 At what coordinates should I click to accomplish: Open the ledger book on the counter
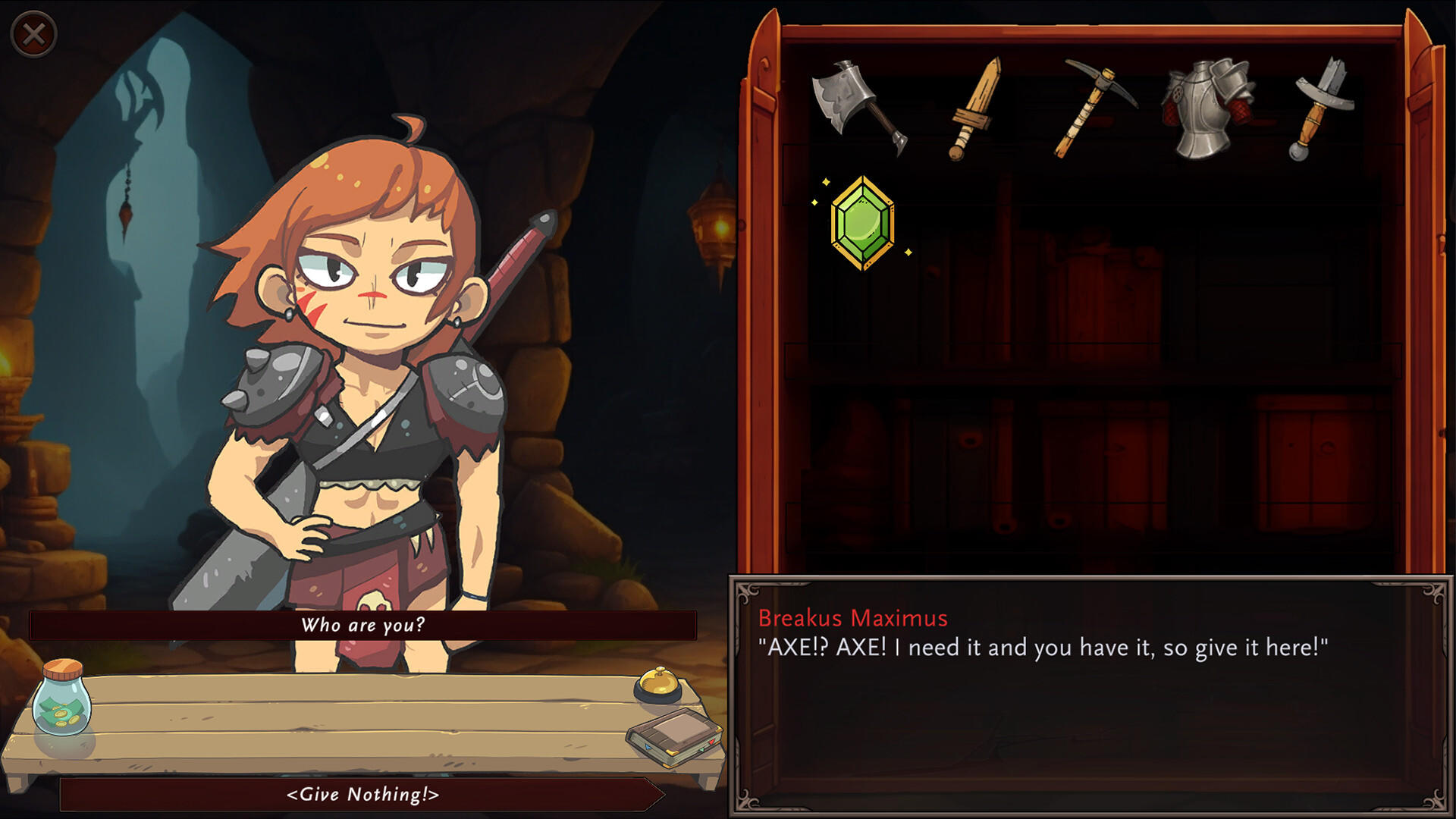point(674,736)
